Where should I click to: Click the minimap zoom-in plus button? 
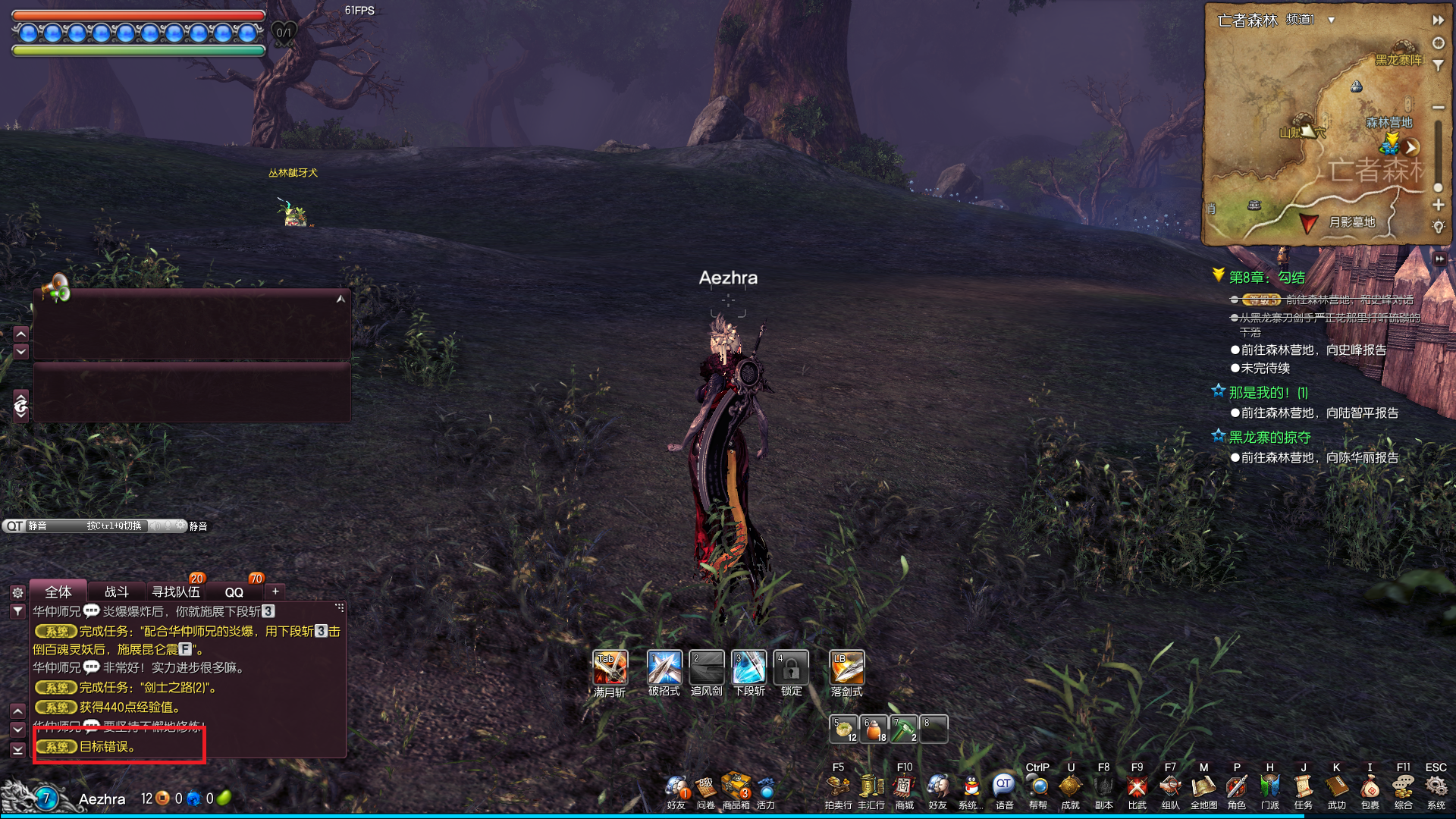1438,205
